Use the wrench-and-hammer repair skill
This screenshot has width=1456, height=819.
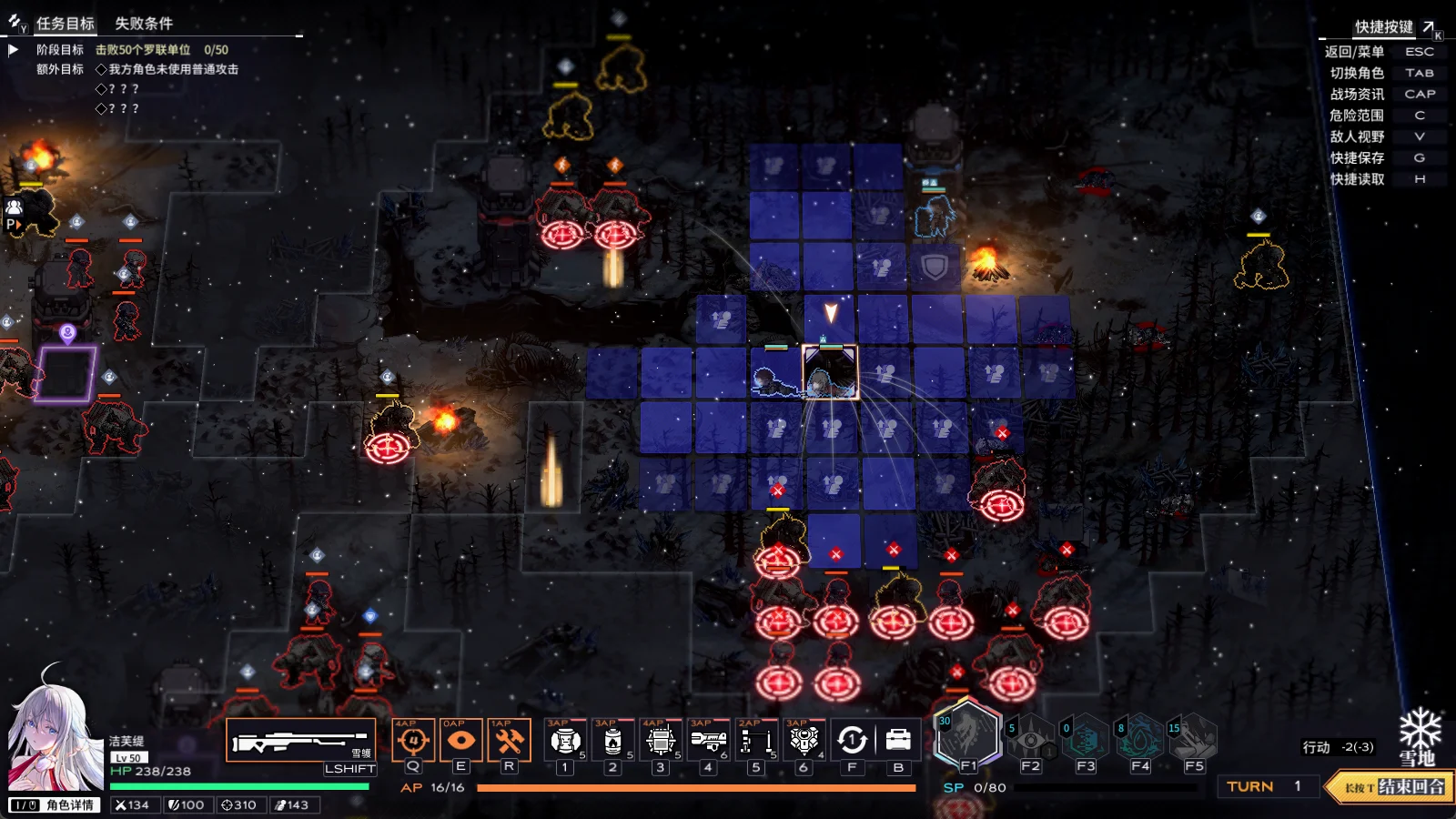point(509,741)
